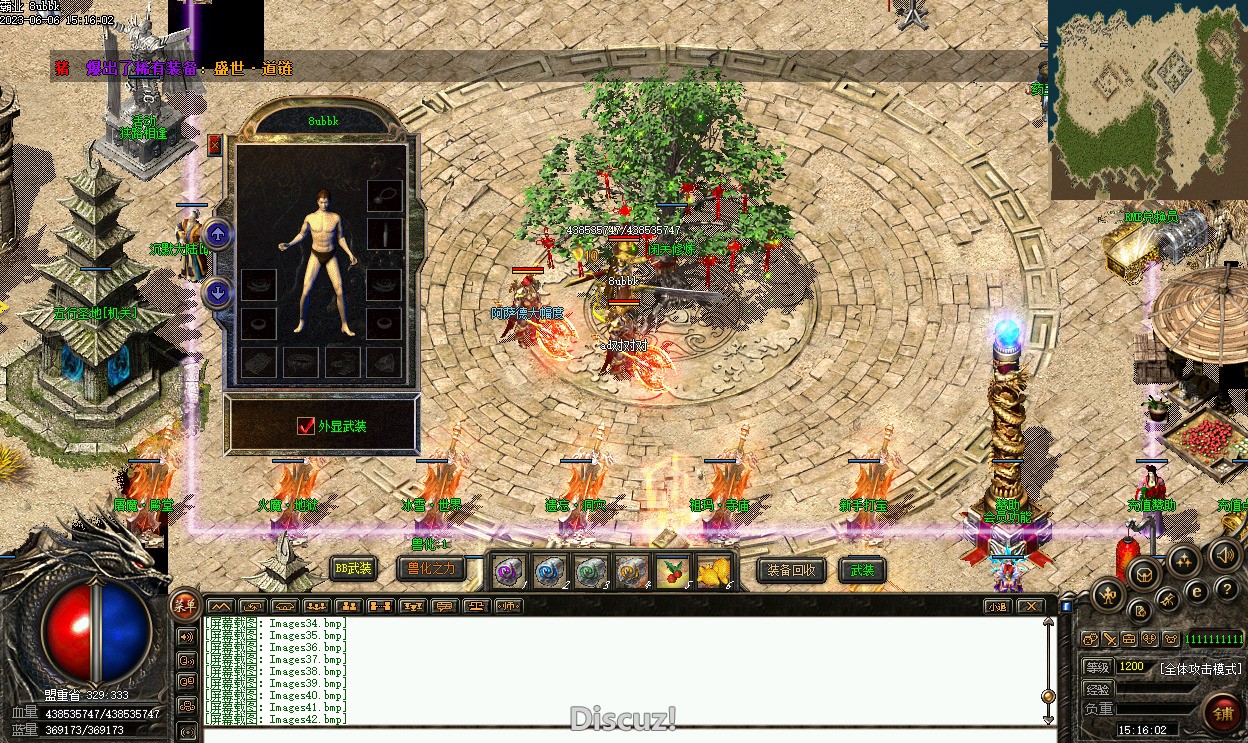Open help with the question mark icon
The height and width of the screenshot is (743, 1248).
point(1225,590)
